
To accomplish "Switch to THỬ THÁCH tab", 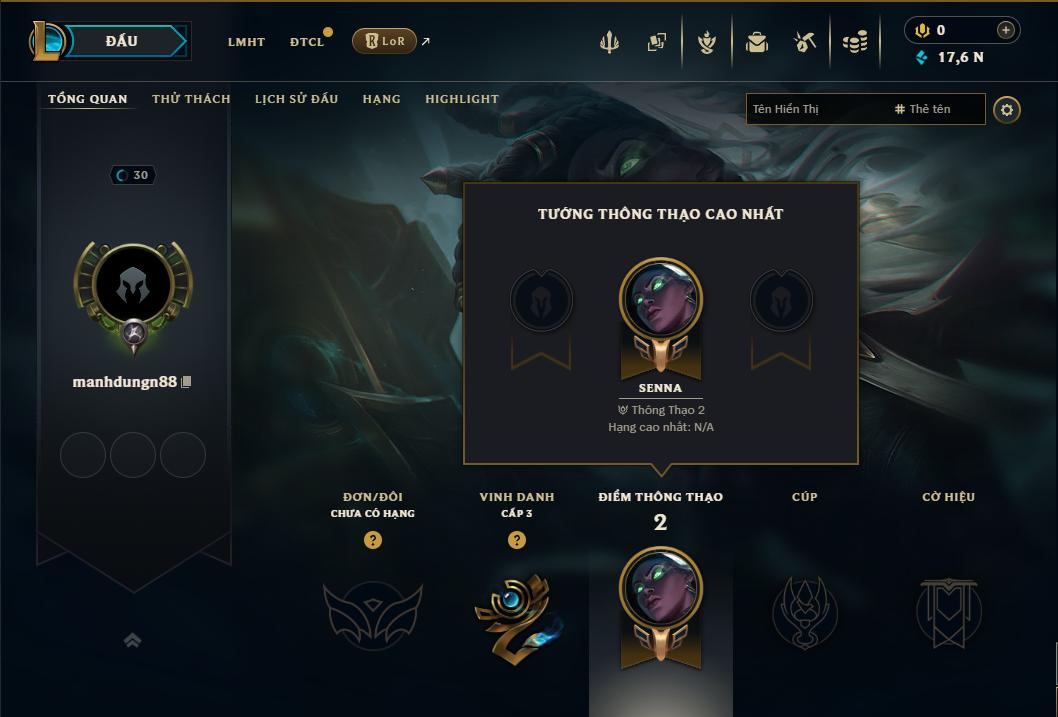I will coord(191,99).
